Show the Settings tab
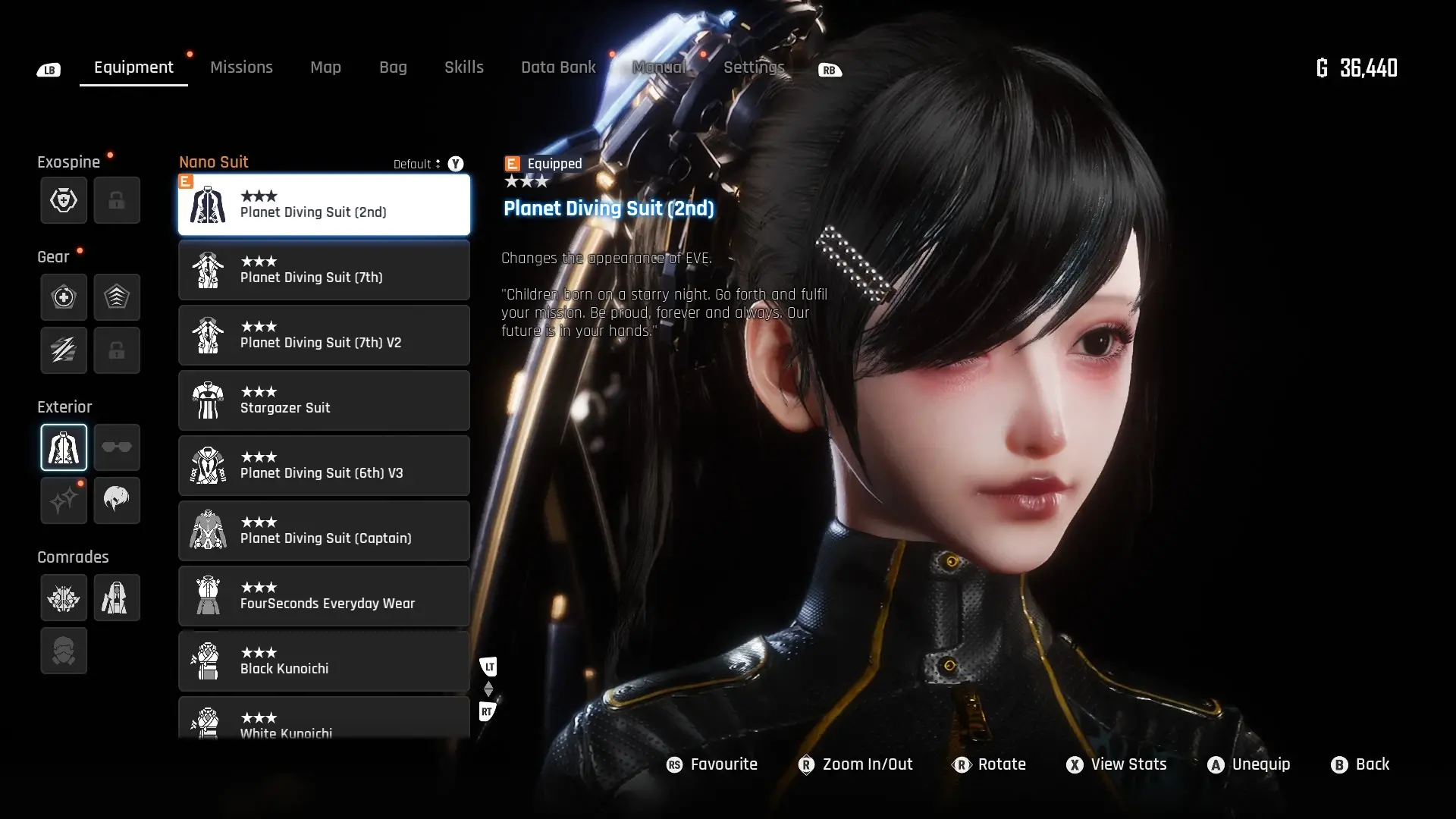Viewport: 1456px width, 819px height. 753,67
